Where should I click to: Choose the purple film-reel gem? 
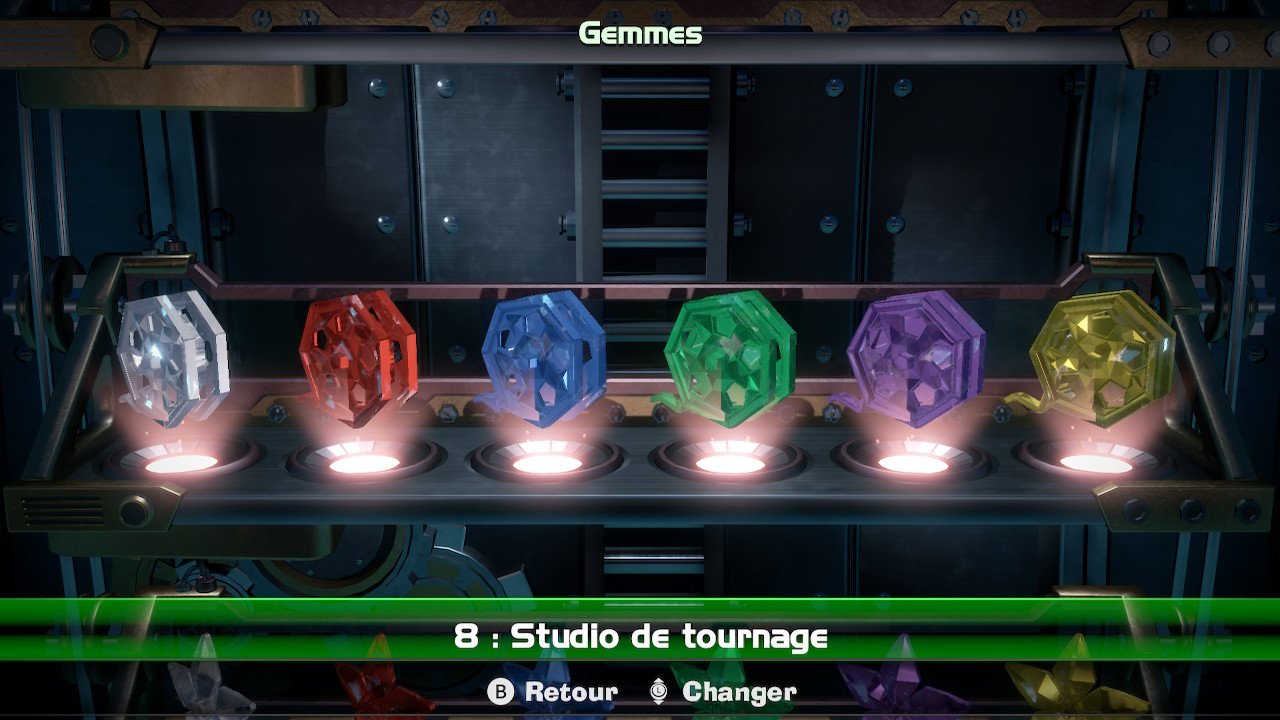point(915,357)
